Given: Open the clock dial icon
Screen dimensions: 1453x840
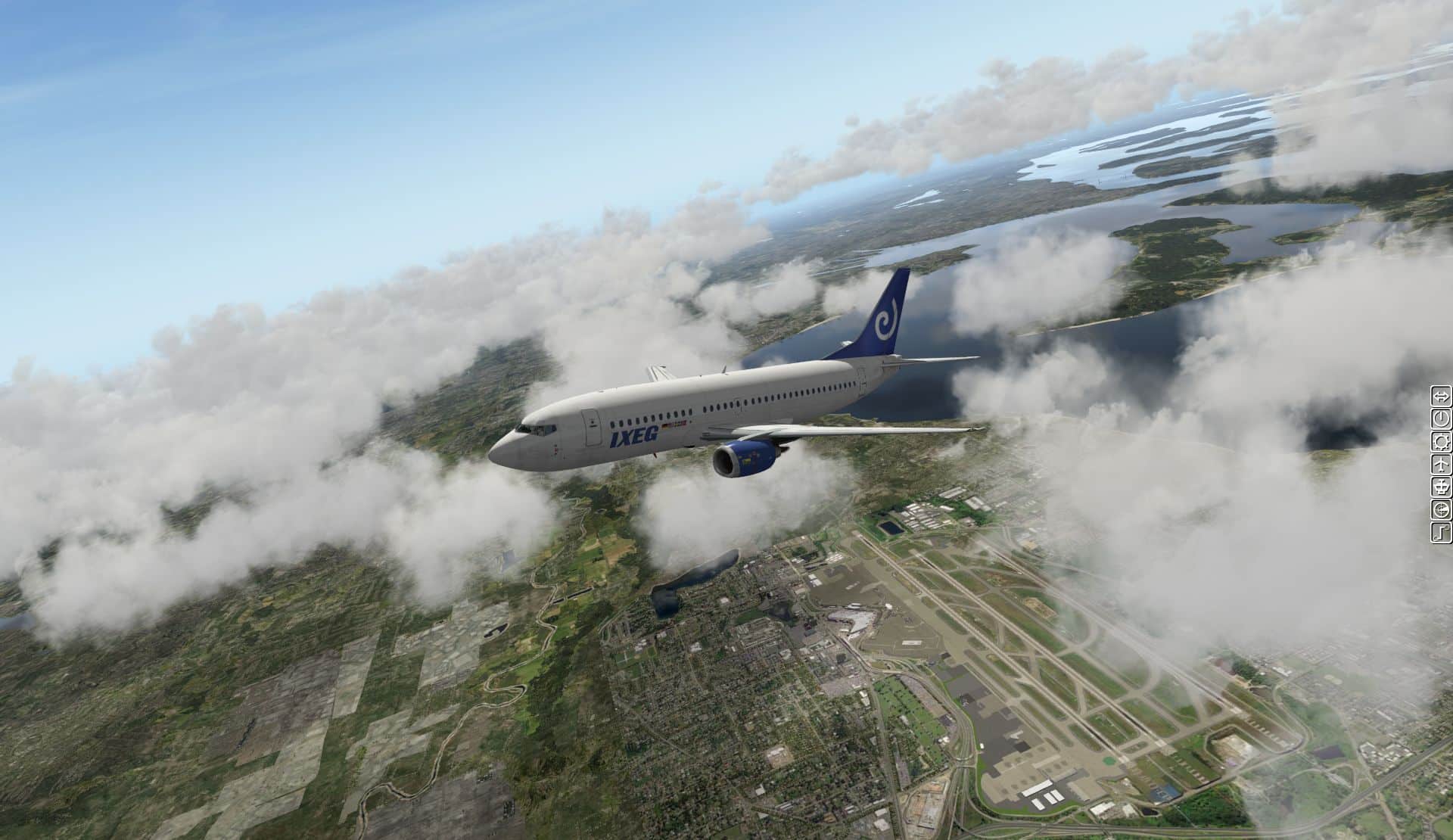Looking at the screenshot, I should point(1441,418).
